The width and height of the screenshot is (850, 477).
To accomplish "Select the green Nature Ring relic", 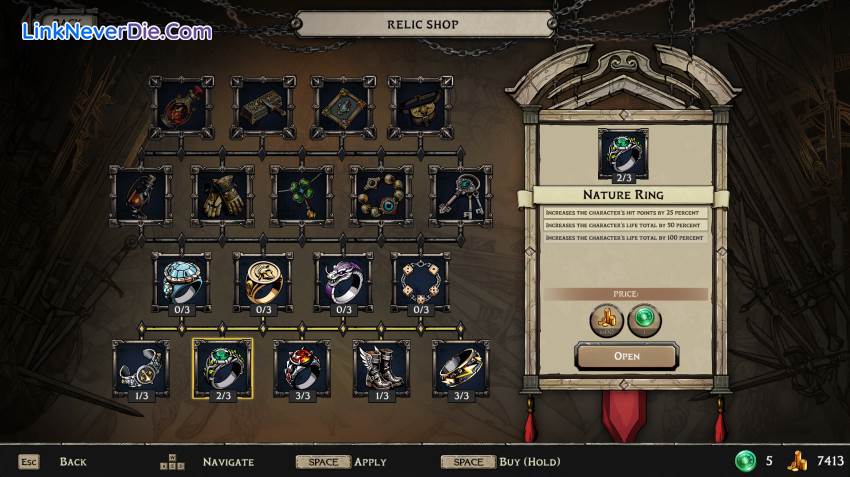I will [x=222, y=367].
